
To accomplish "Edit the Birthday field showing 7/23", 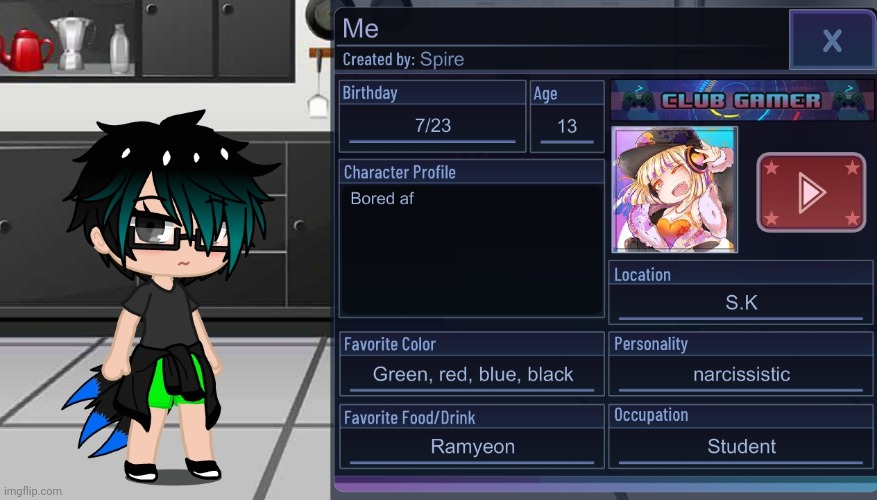I will pyautogui.click(x=432, y=126).
